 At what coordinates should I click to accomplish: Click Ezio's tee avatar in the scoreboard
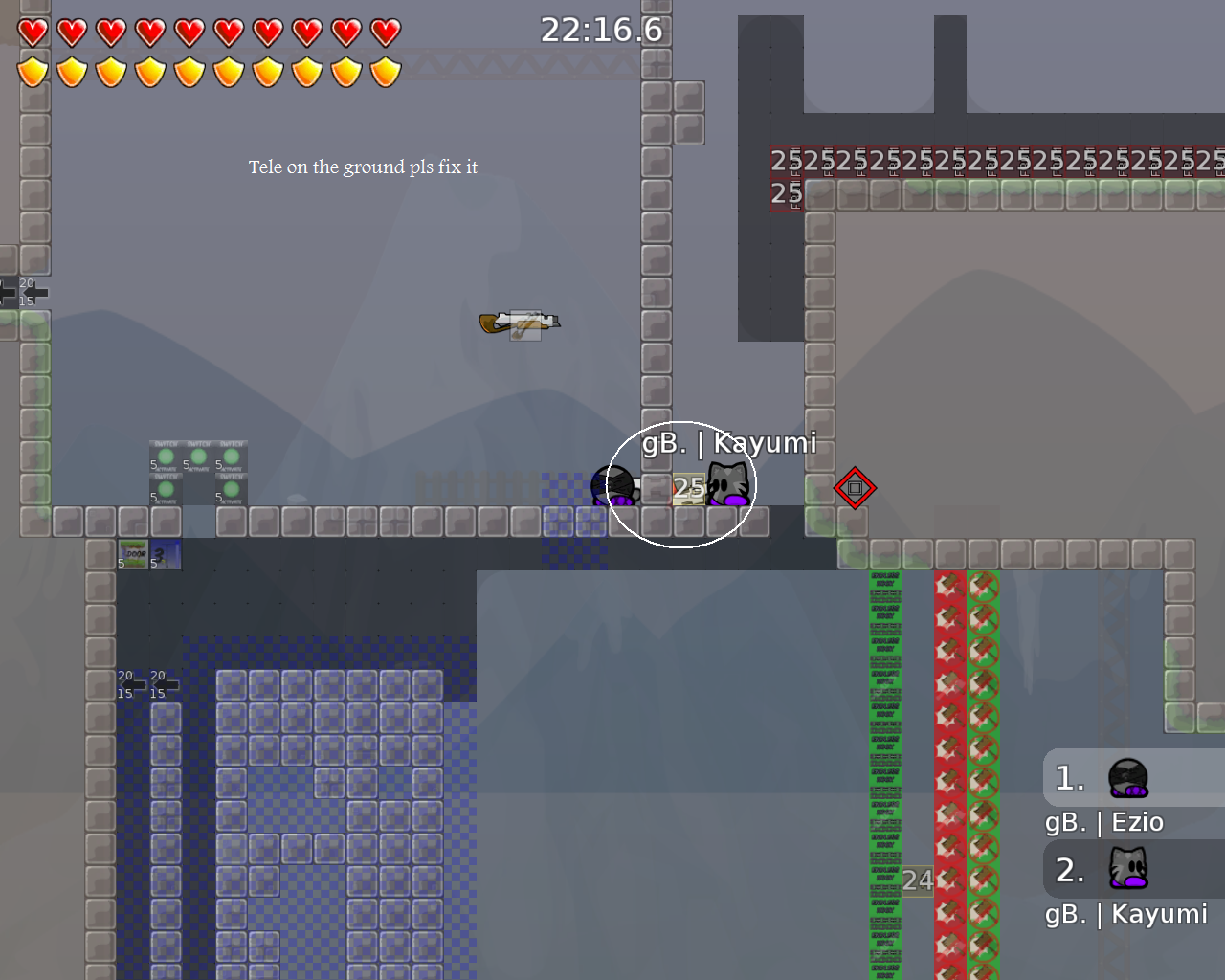pyautogui.click(x=1126, y=777)
